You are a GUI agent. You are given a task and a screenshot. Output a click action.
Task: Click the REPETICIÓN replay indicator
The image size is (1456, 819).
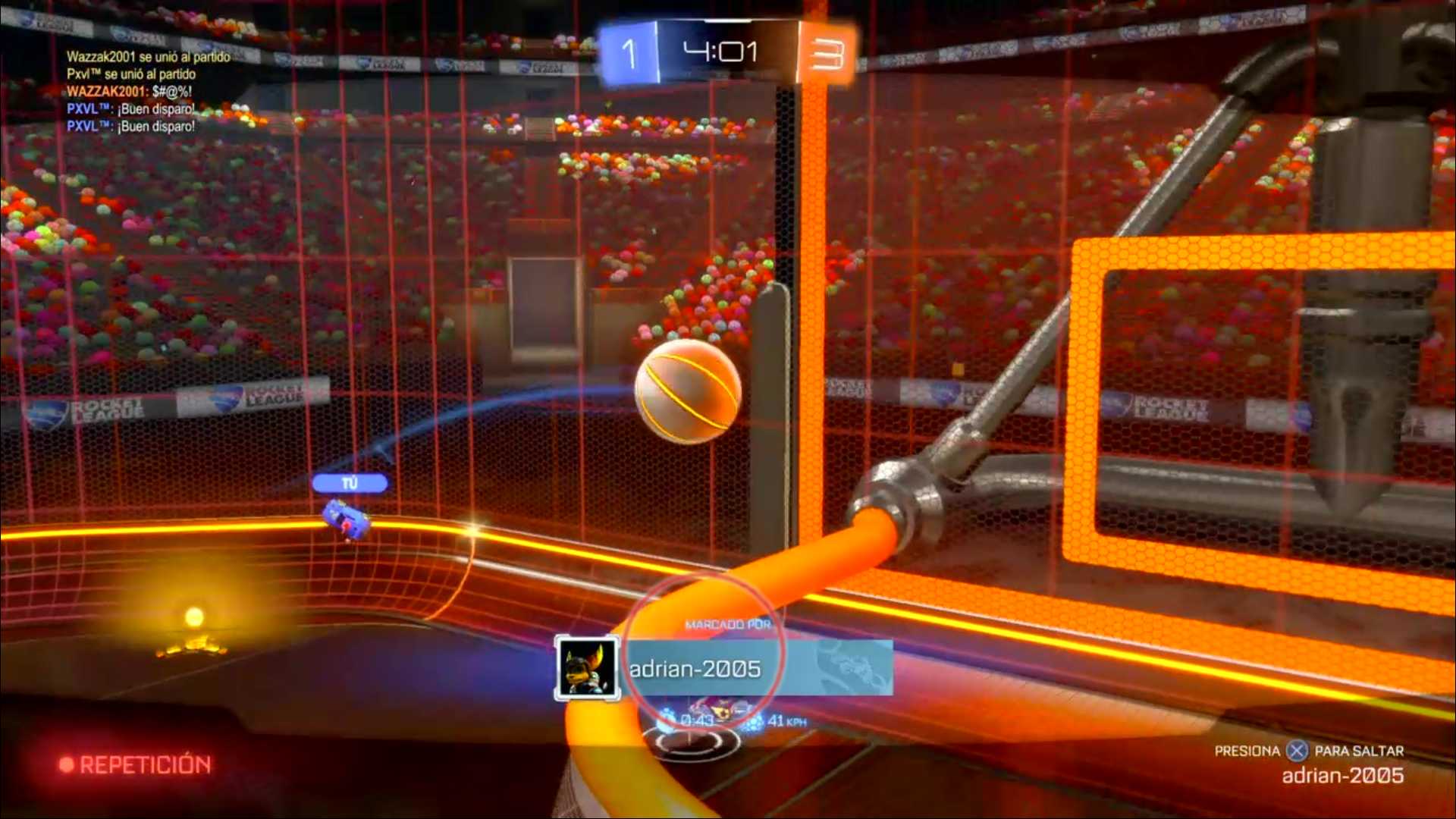(x=136, y=764)
